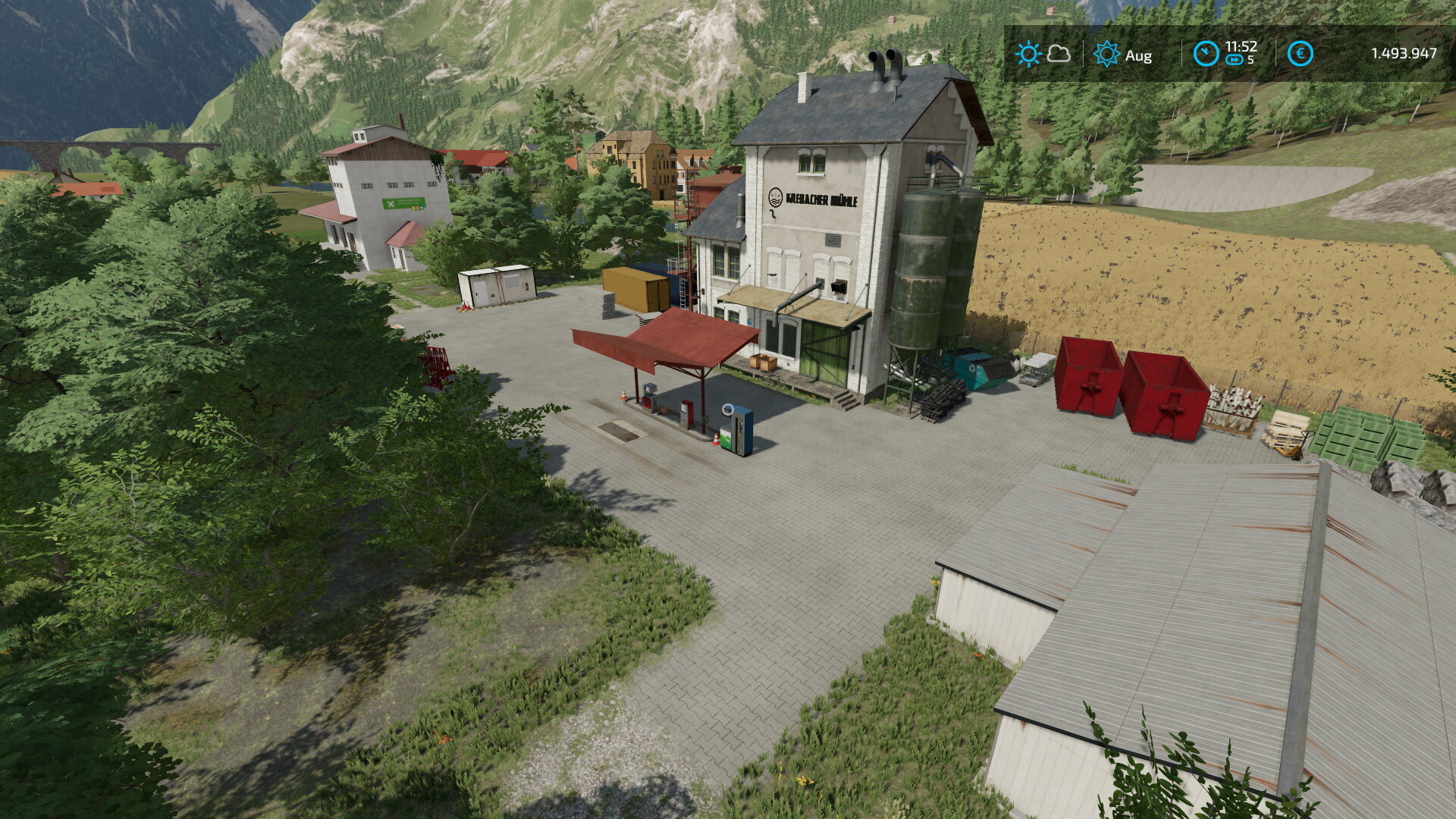Select the season icon beside Aug

click(x=1106, y=54)
